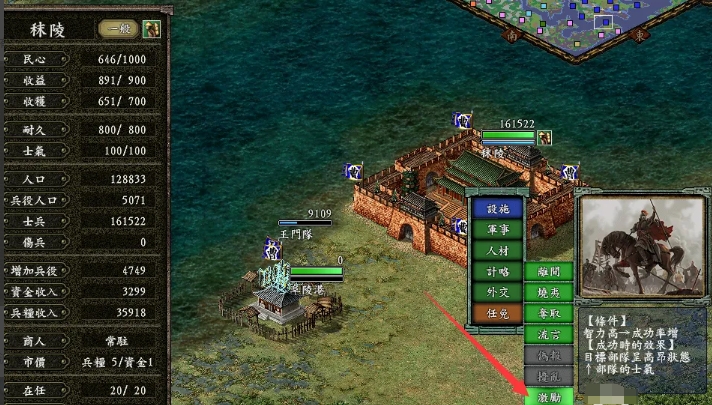Viewport: 712px width, 405px height.
Task: Select the 奪取 (Seize) stratagem
Action: [549, 313]
